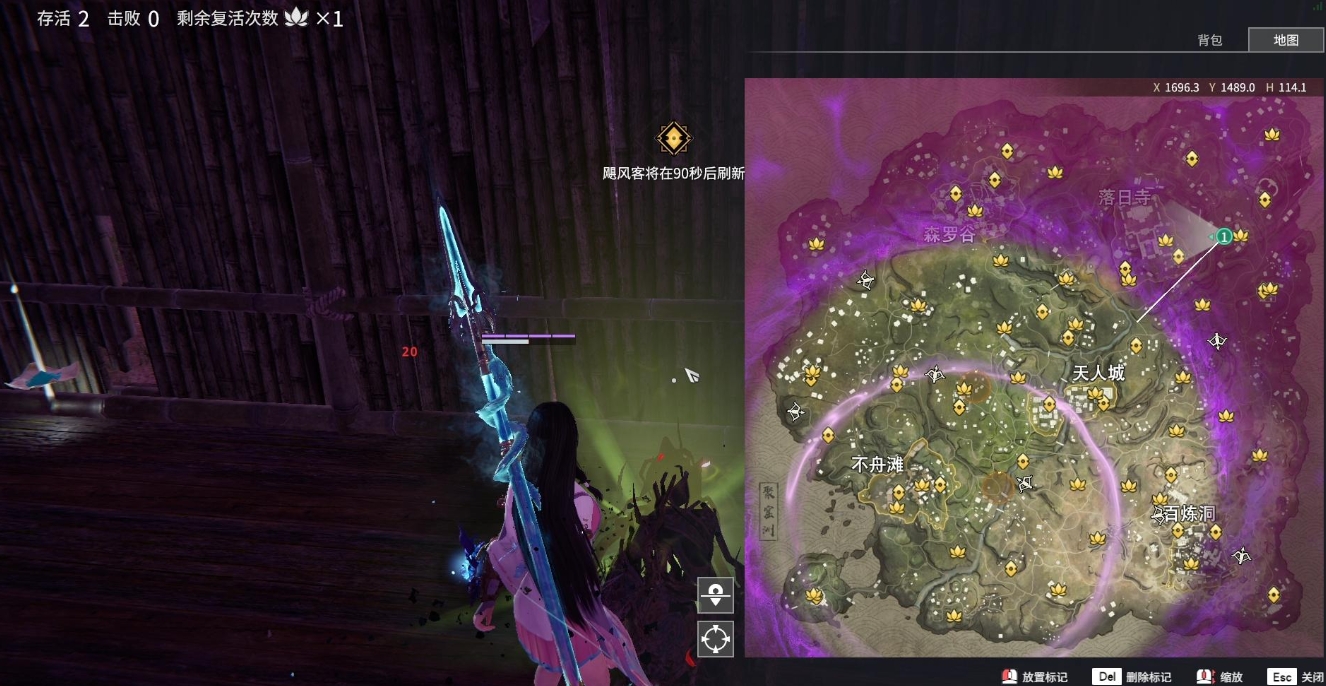This screenshot has width=1326, height=686.
Task: Click the 删除标记 (Delete marker) label
Action: [x=1148, y=677]
